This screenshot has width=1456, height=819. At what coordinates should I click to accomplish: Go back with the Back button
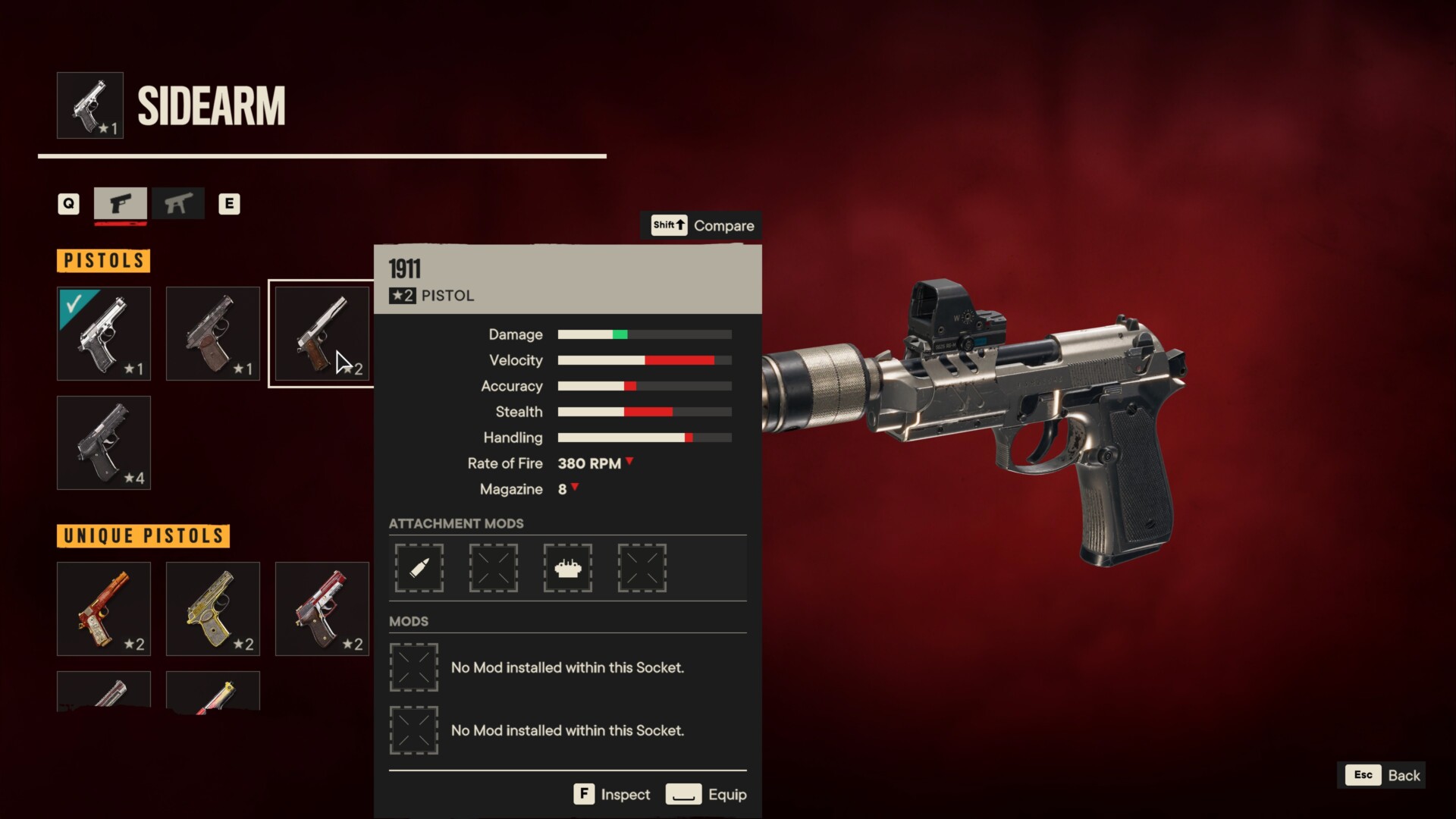pos(1382,775)
